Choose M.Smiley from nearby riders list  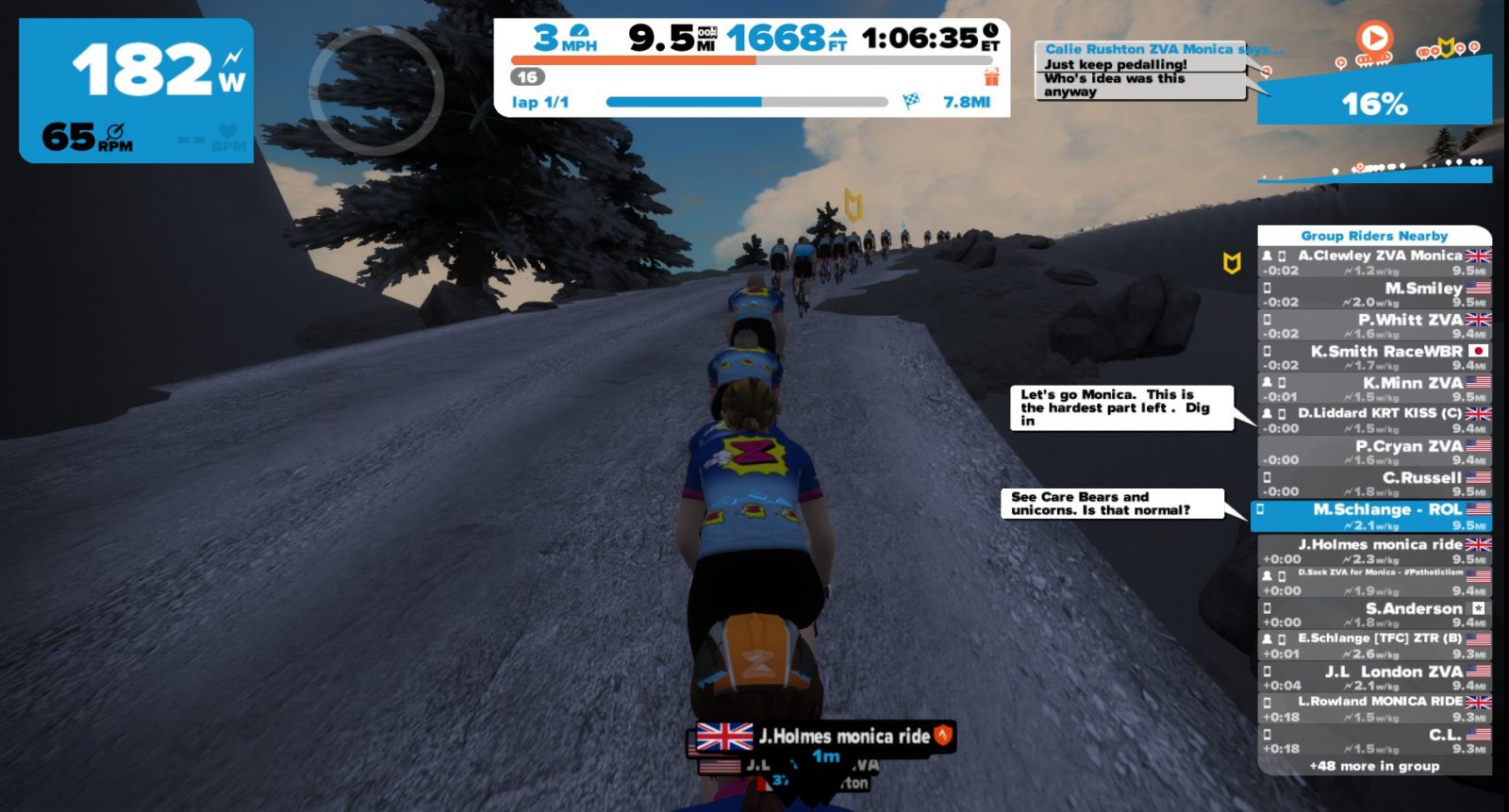[1374, 294]
